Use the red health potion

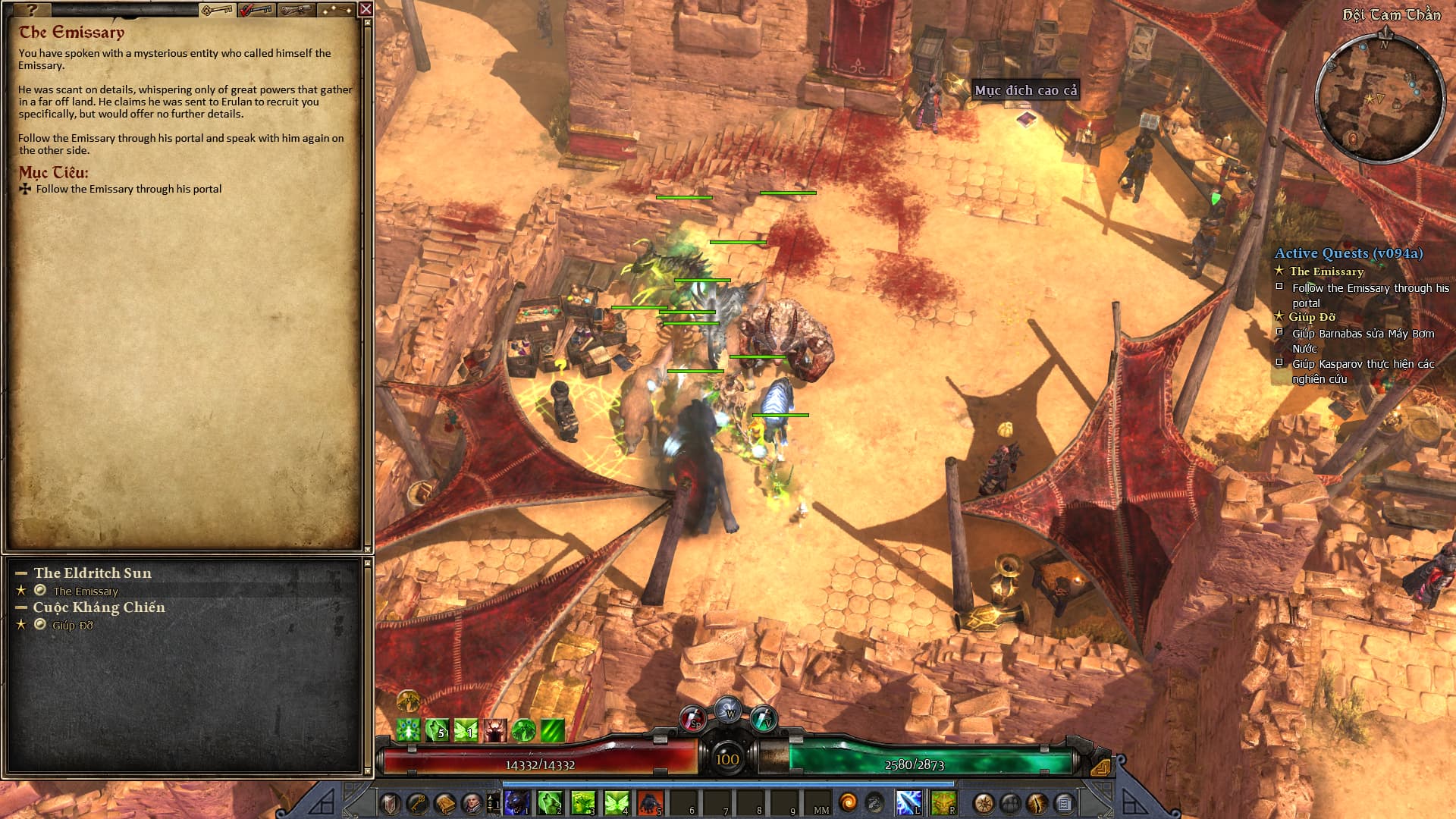tap(692, 719)
